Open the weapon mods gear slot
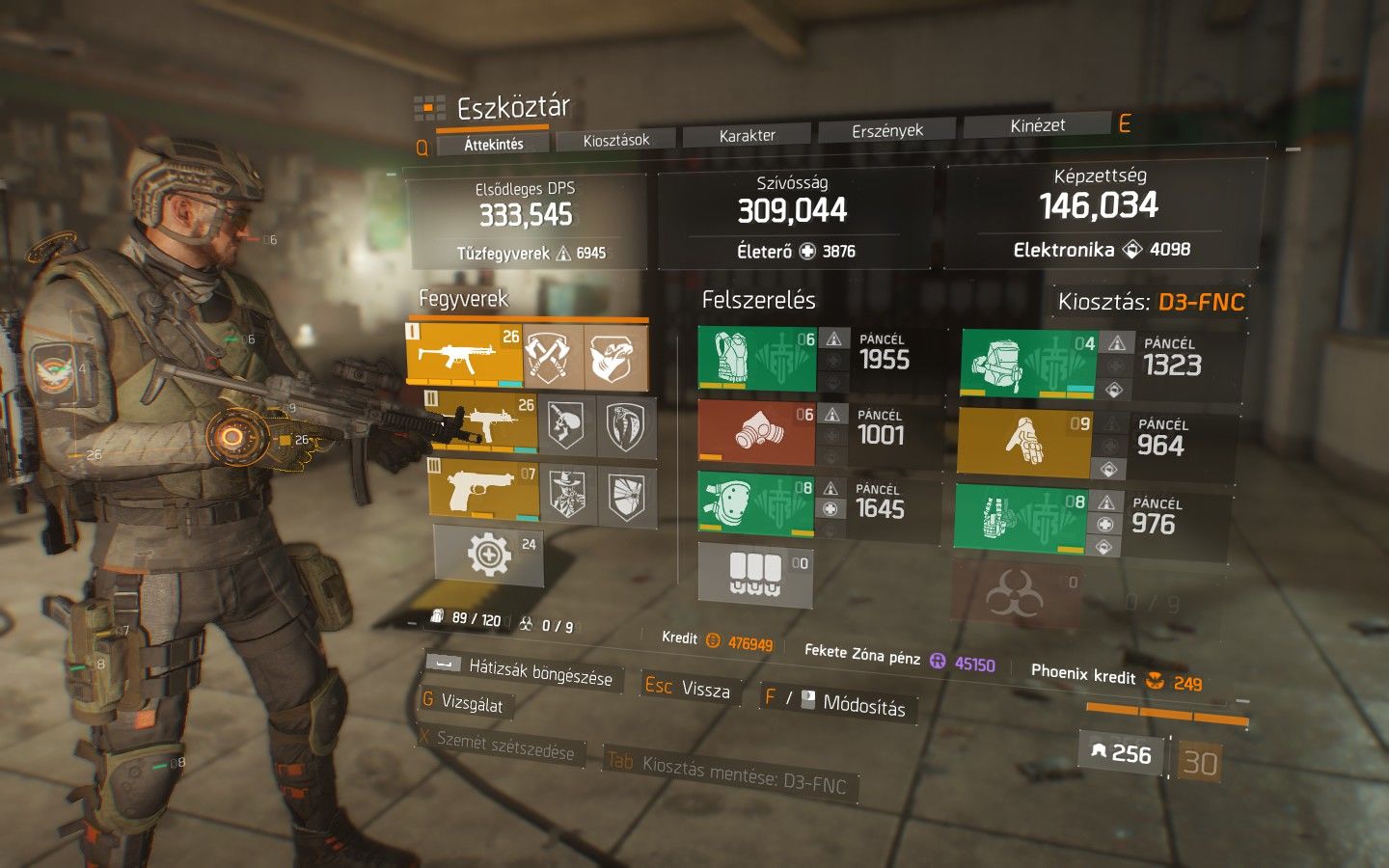This screenshot has width=1389, height=868. pyautogui.click(x=489, y=555)
